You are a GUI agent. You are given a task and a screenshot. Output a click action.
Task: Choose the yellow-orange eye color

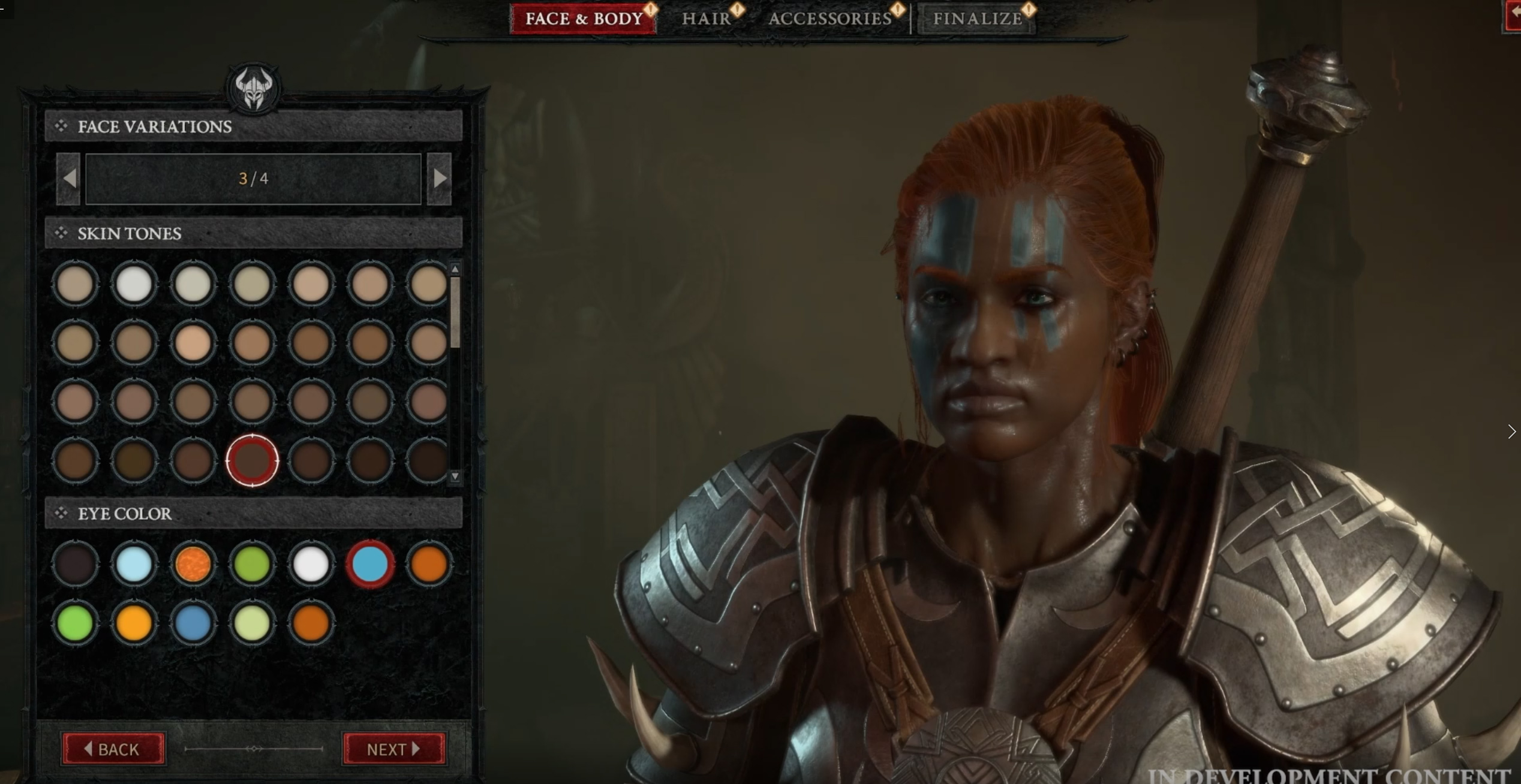click(134, 622)
